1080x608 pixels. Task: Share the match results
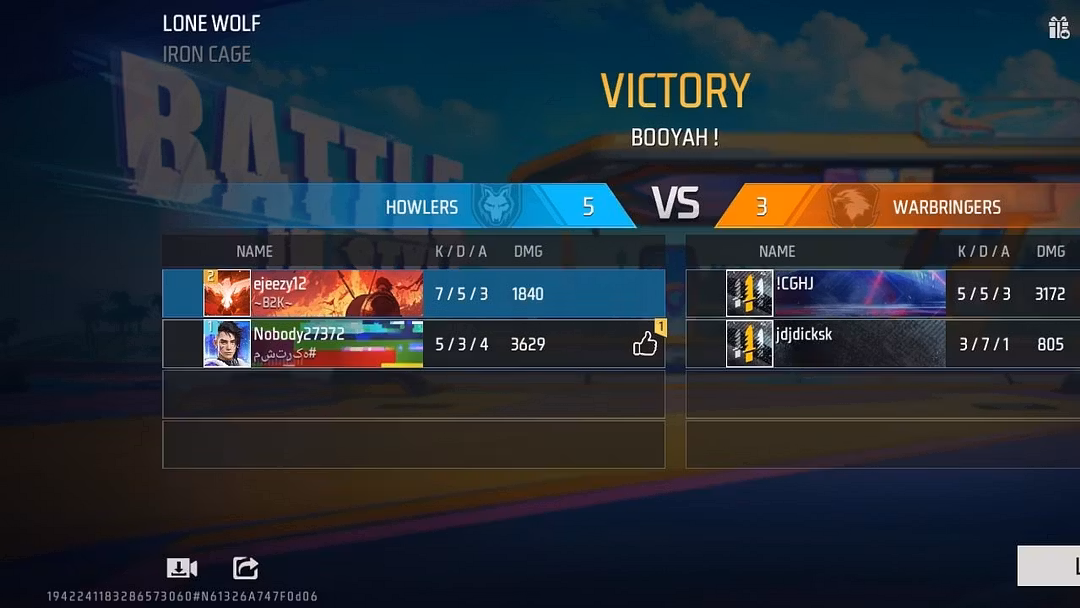coord(245,569)
